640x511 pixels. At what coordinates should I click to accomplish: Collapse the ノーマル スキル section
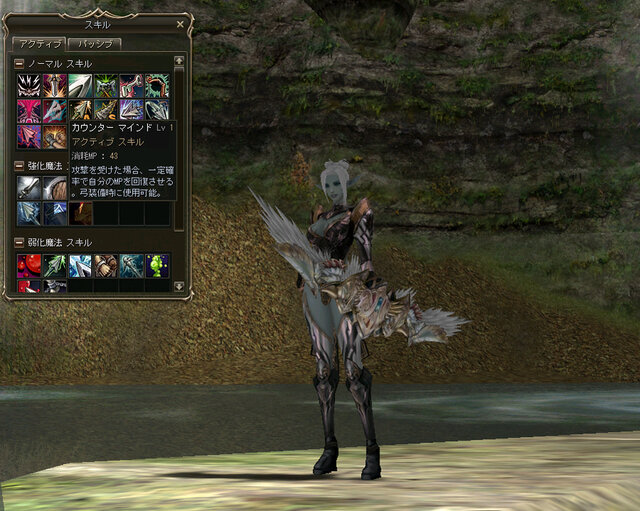[19, 64]
